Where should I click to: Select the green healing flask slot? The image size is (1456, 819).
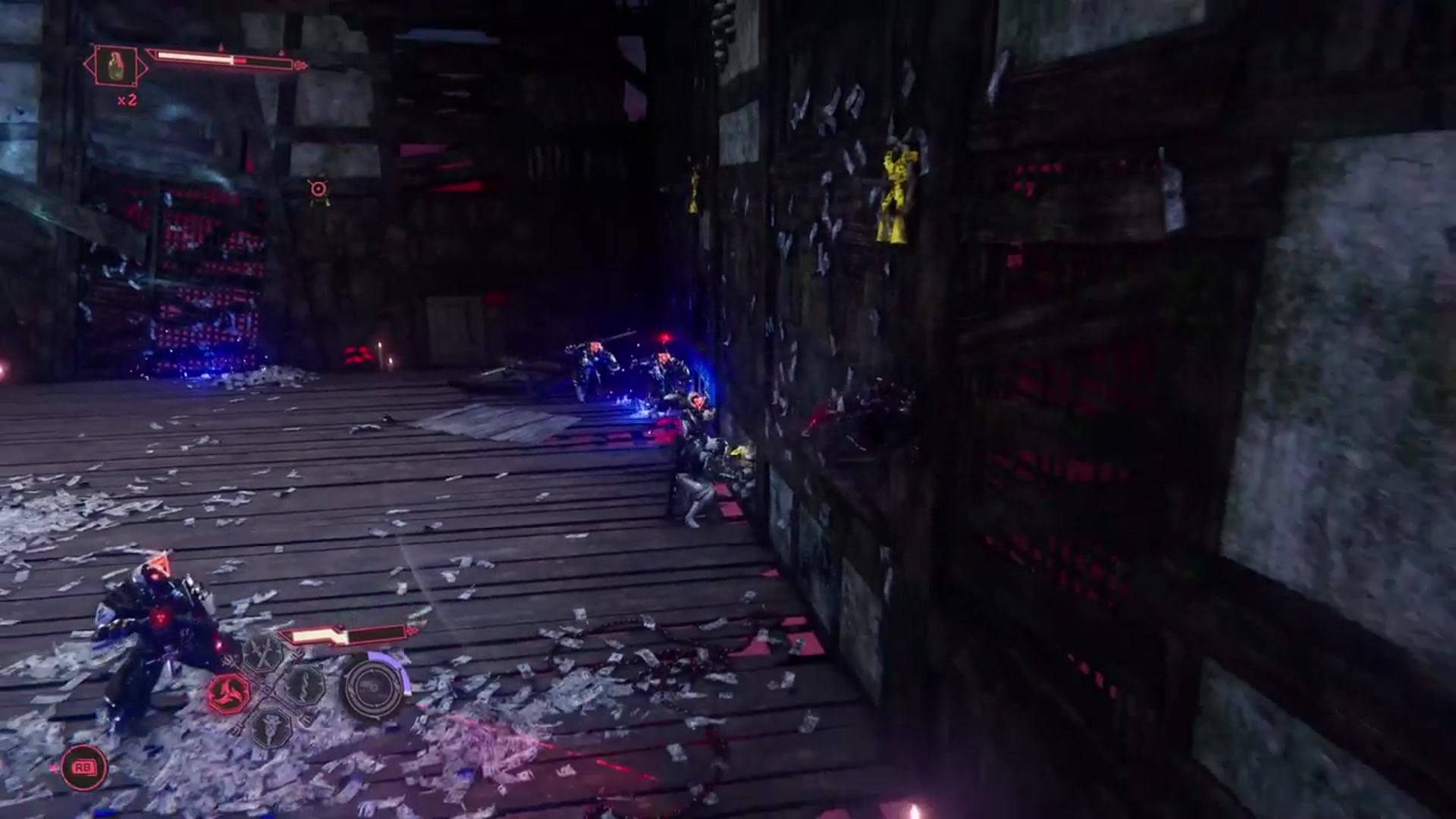pos(116,66)
